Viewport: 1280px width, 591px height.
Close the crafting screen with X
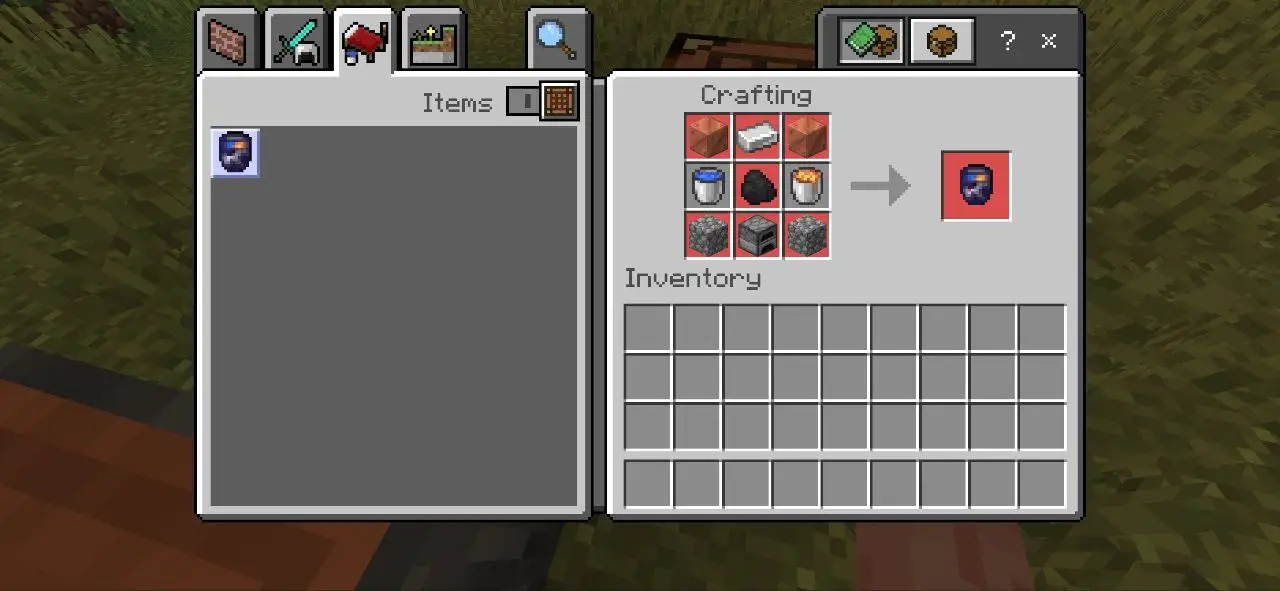click(x=1049, y=41)
